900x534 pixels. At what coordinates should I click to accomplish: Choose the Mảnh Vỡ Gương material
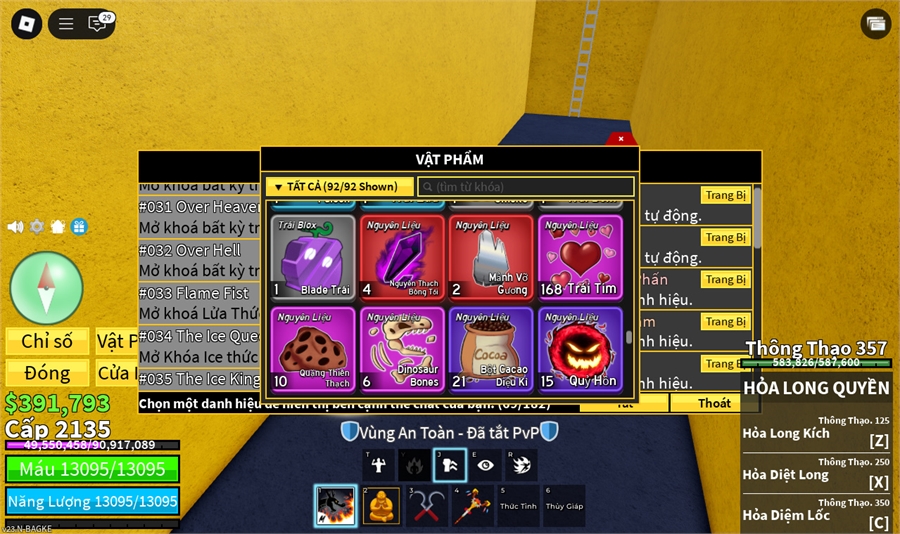491,257
